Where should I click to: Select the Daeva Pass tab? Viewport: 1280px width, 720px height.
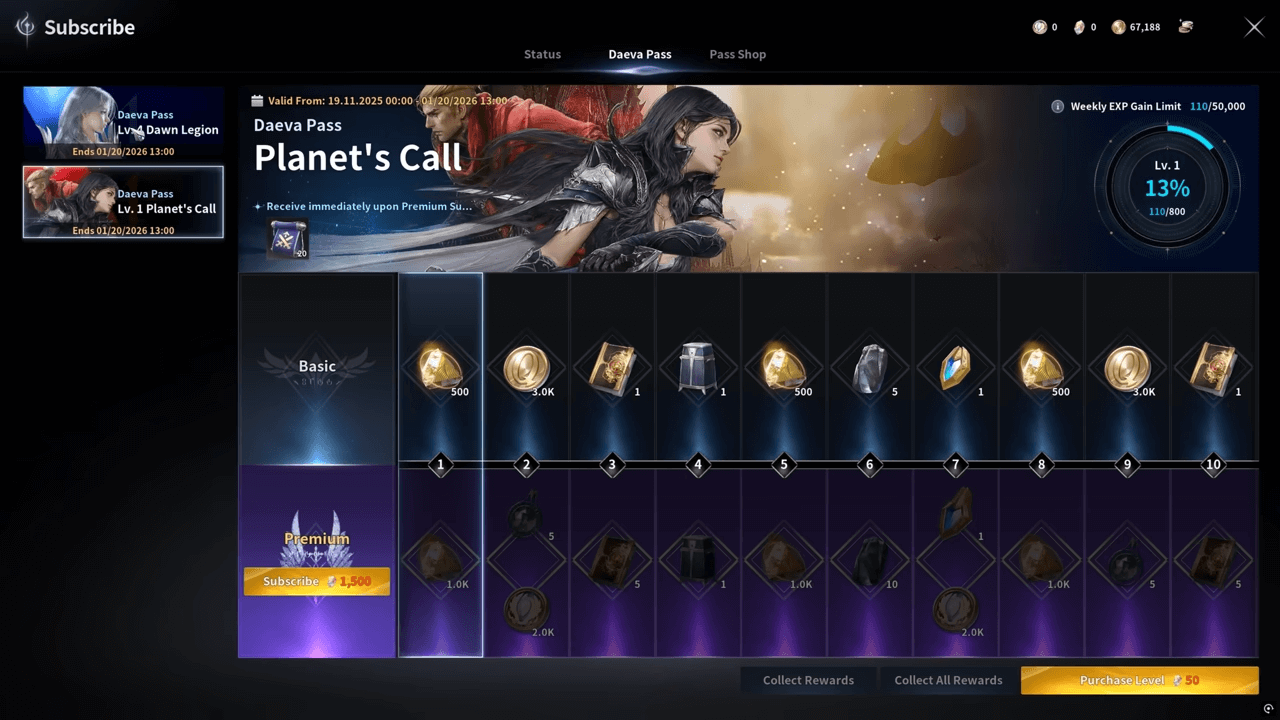click(640, 54)
